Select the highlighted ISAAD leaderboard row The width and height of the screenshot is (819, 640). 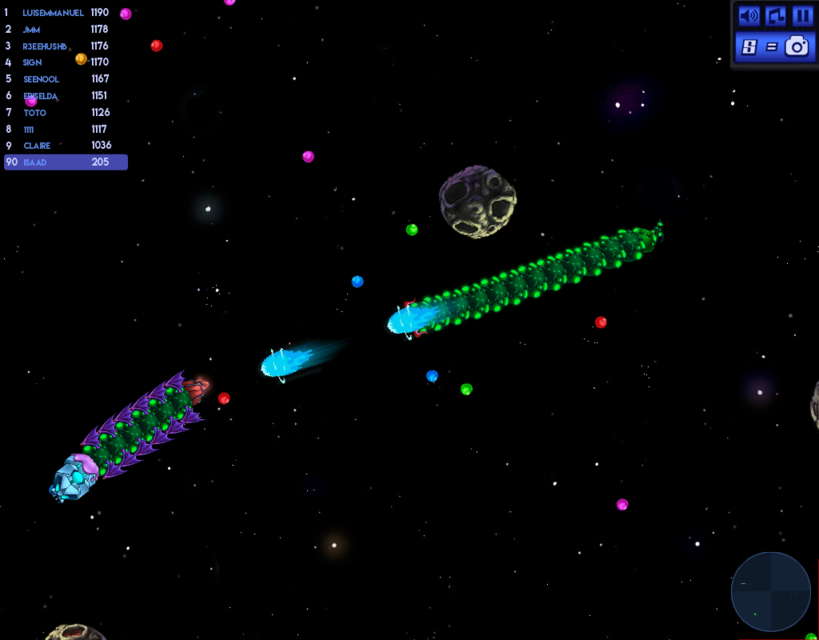pyautogui.click(x=65, y=162)
